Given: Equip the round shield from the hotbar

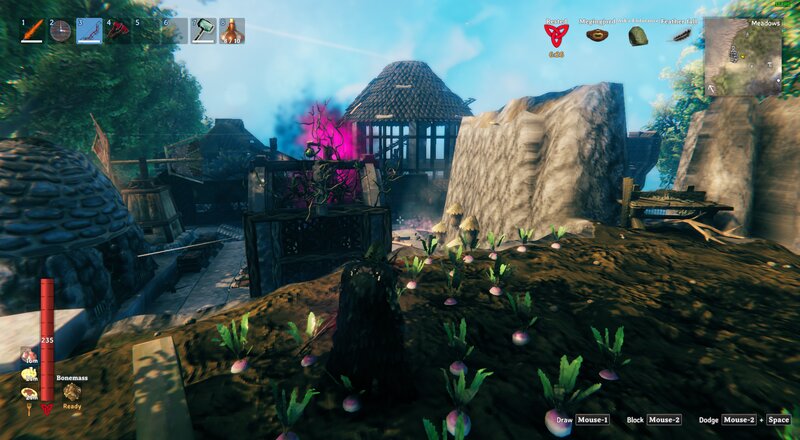Looking at the screenshot, I should point(61,30).
